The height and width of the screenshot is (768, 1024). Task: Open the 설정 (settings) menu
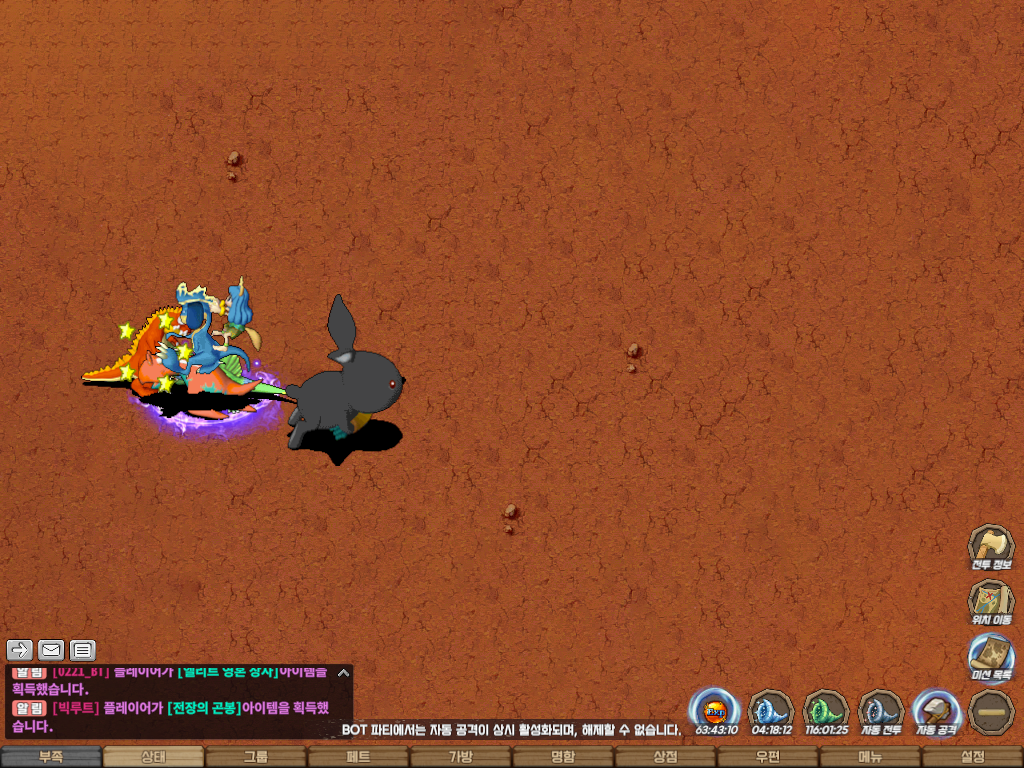click(x=972, y=757)
